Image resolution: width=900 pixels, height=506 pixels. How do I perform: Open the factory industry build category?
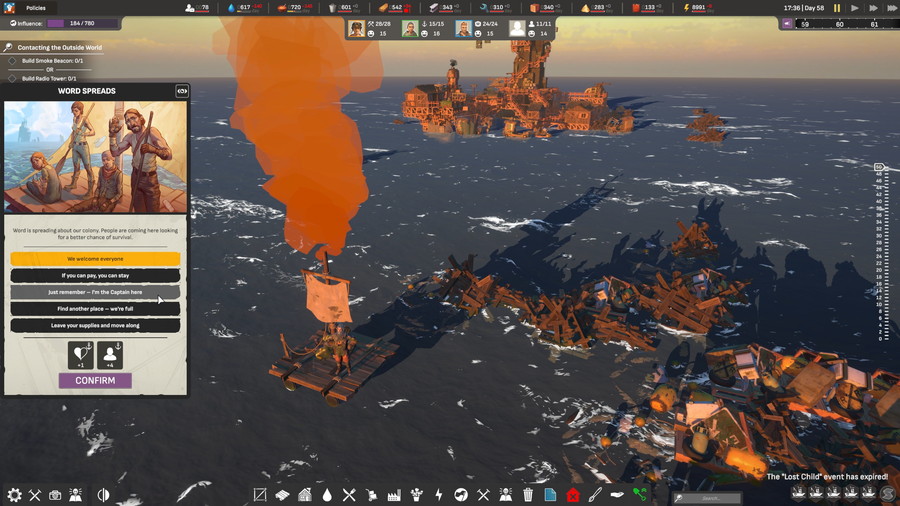pyautogui.click(x=393, y=494)
